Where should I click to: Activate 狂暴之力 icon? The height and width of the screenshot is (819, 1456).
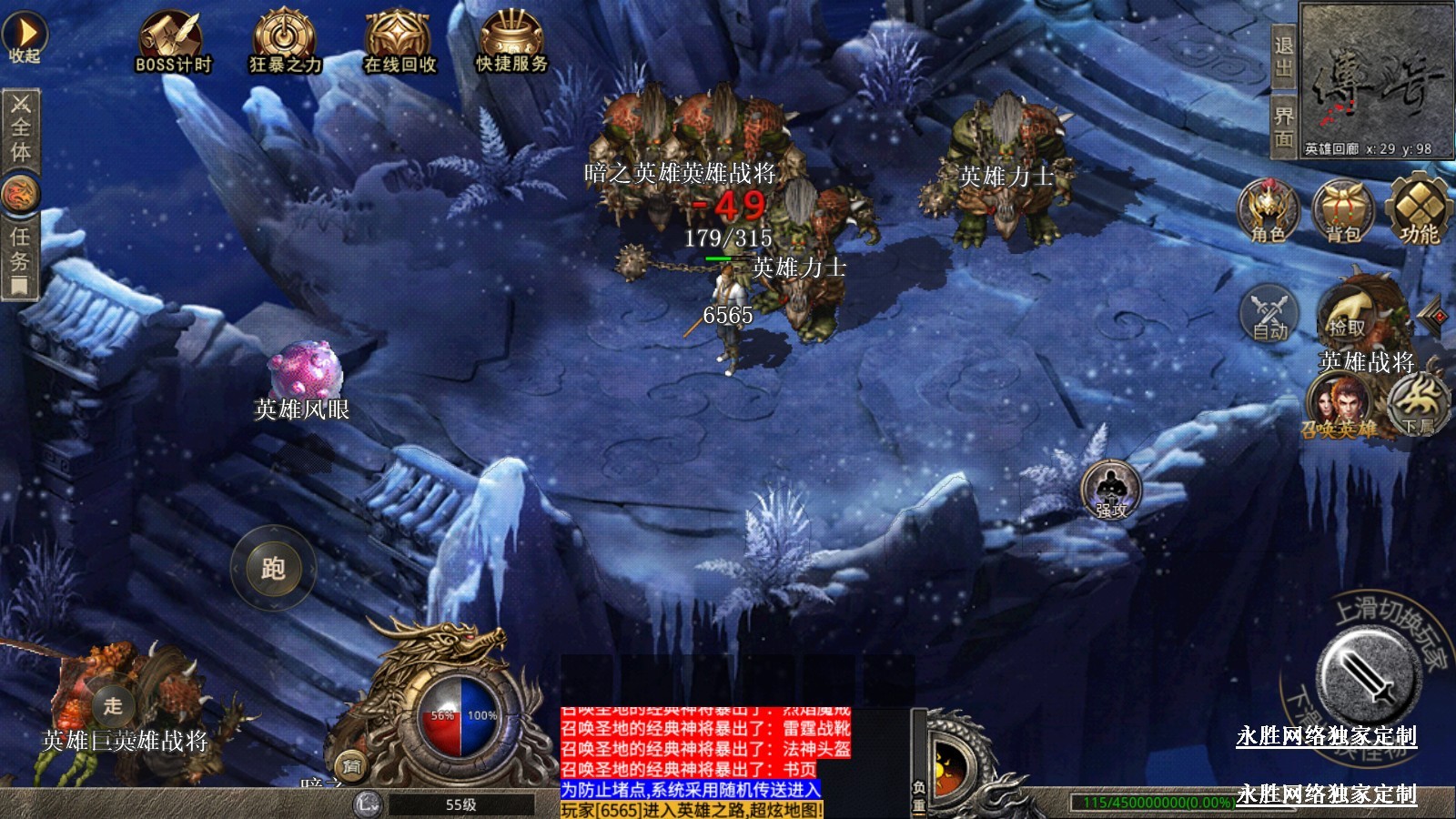[285, 41]
